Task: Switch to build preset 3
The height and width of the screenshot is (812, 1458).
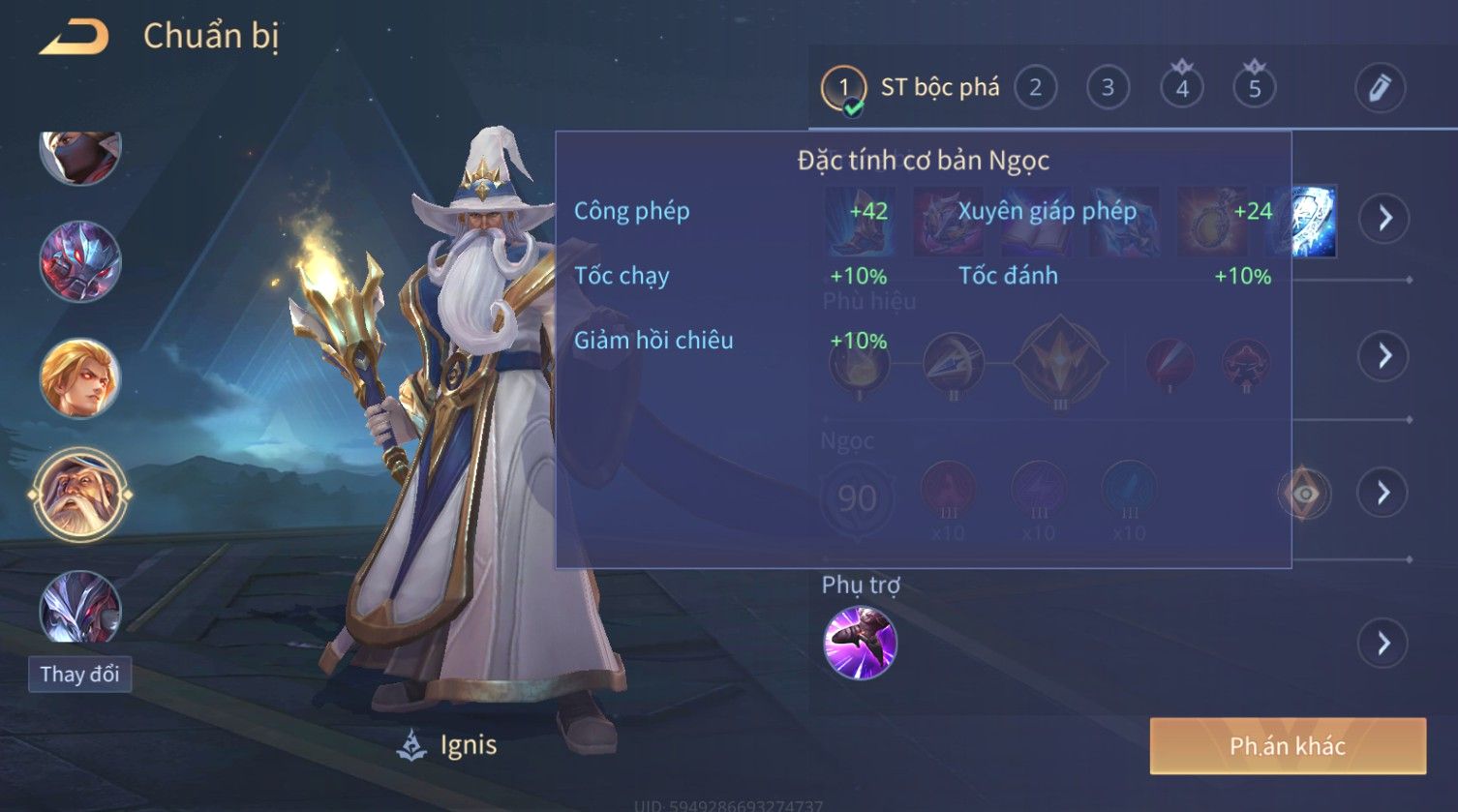Action: (x=1108, y=88)
